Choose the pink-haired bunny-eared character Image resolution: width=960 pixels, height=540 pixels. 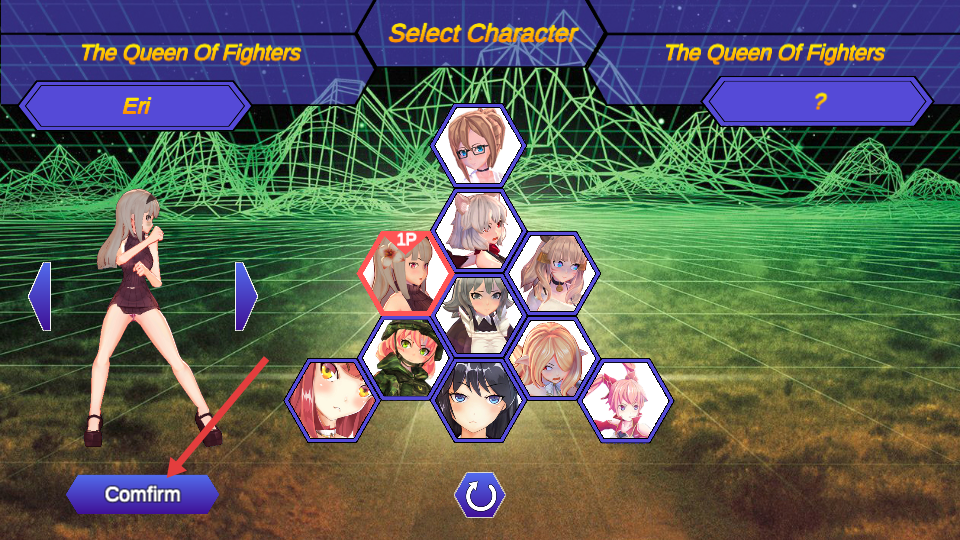pos(627,400)
